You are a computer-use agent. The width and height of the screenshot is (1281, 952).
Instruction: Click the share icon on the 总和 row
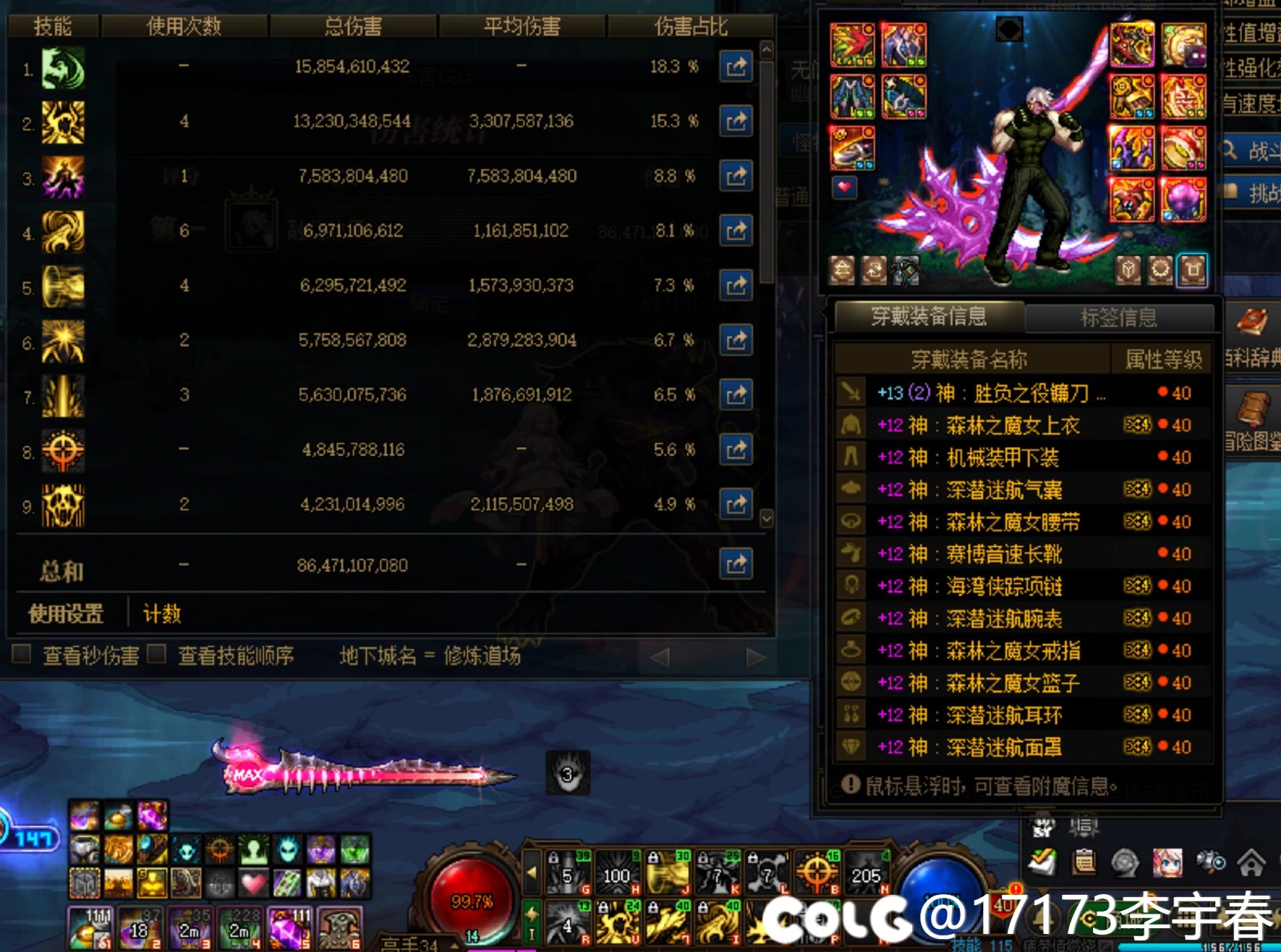(x=736, y=563)
